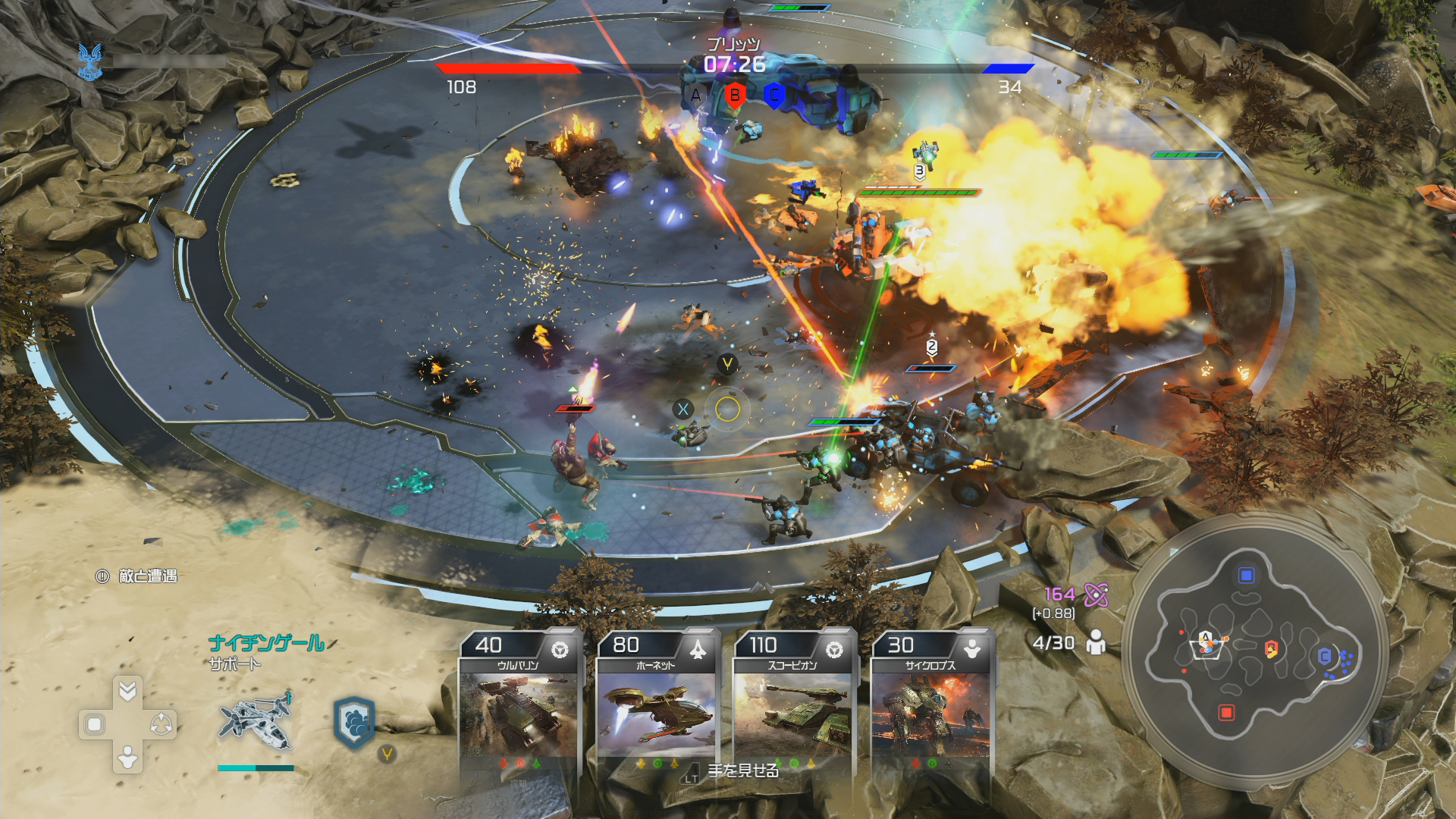This screenshot has height=819, width=1456.
Task: Click the UNSC emblem player badge
Action: 90,61
